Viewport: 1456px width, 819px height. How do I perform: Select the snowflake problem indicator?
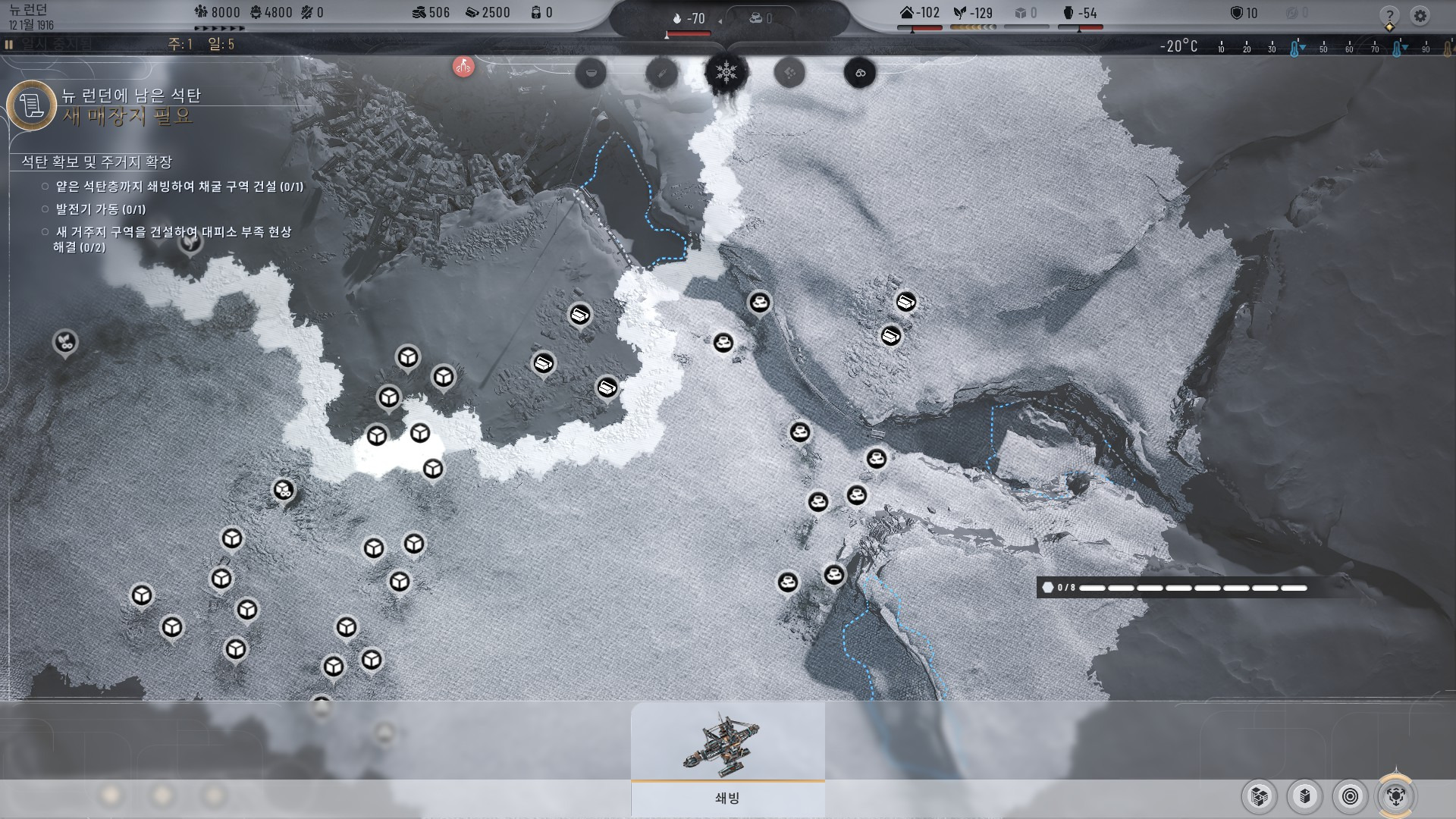726,73
